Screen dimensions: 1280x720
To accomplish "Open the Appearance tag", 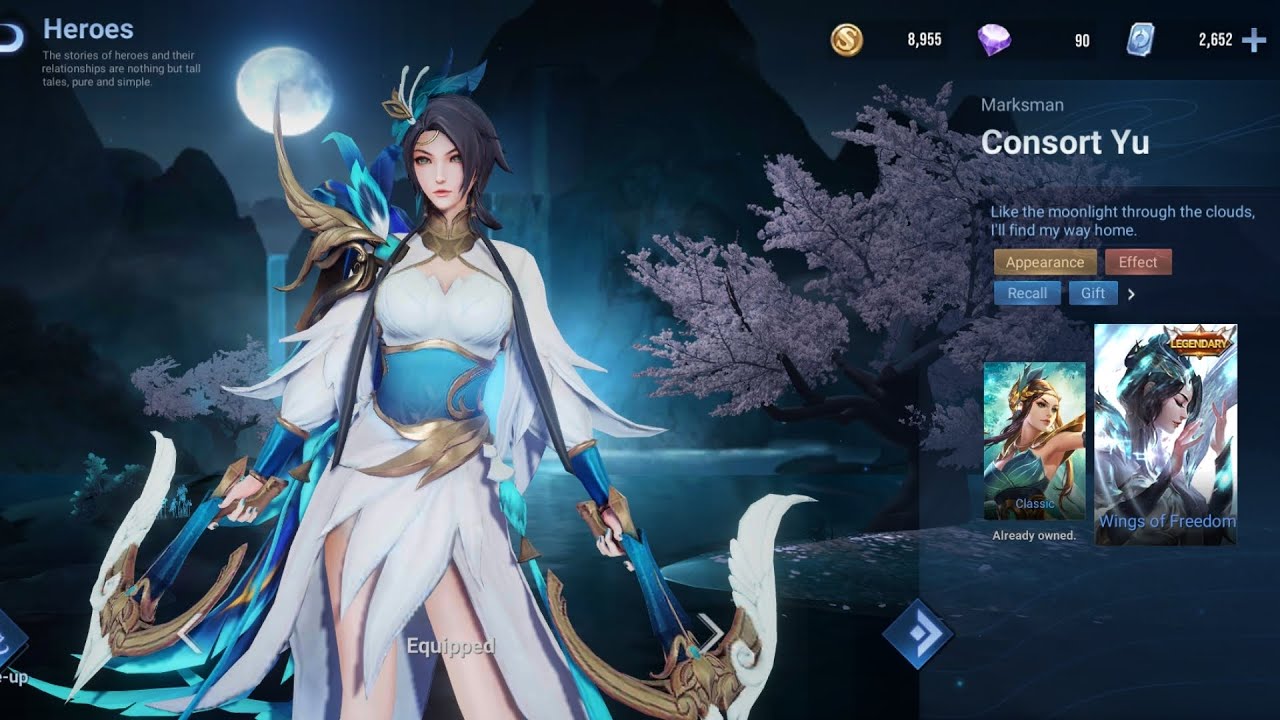I will [1044, 262].
